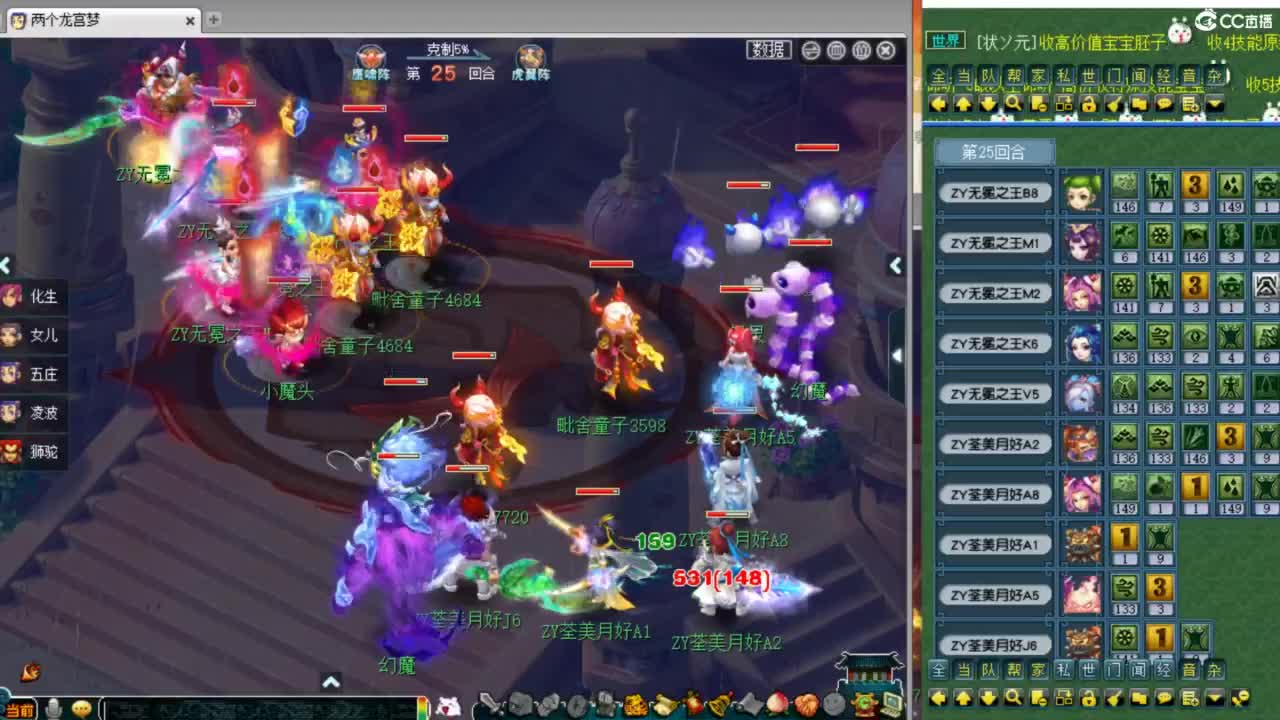Select player ZY荃美月好A2 in the roster list
The width and height of the screenshot is (1280, 720).
pos(993,444)
